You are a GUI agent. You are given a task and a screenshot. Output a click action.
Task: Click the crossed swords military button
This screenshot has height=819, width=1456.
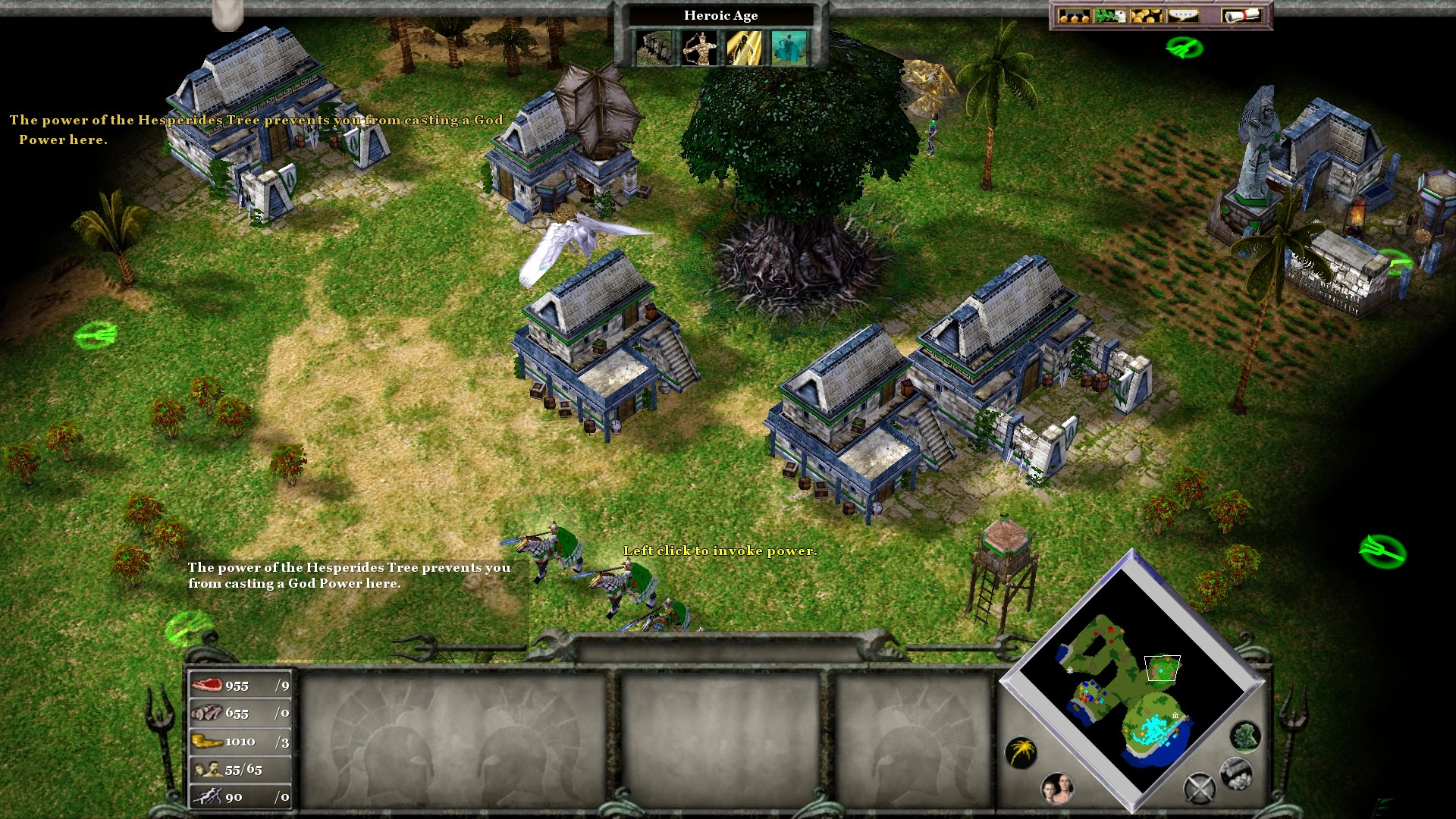click(x=1200, y=789)
